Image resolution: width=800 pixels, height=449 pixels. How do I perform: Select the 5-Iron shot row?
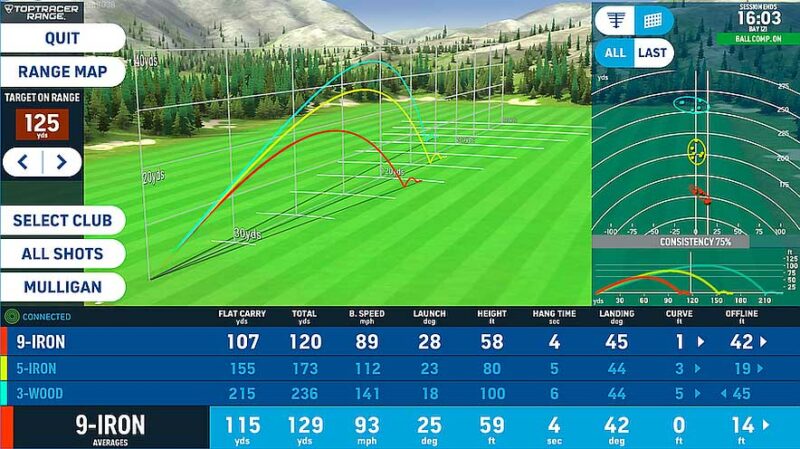[400, 368]
